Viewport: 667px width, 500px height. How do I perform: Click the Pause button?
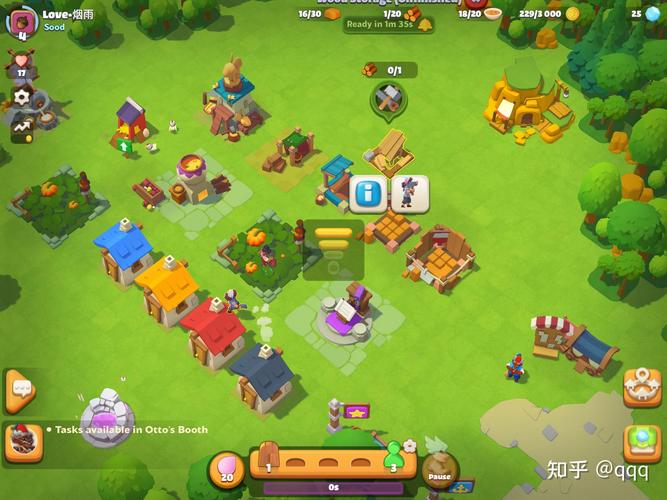pyautogui.click(x=440, y=470)
